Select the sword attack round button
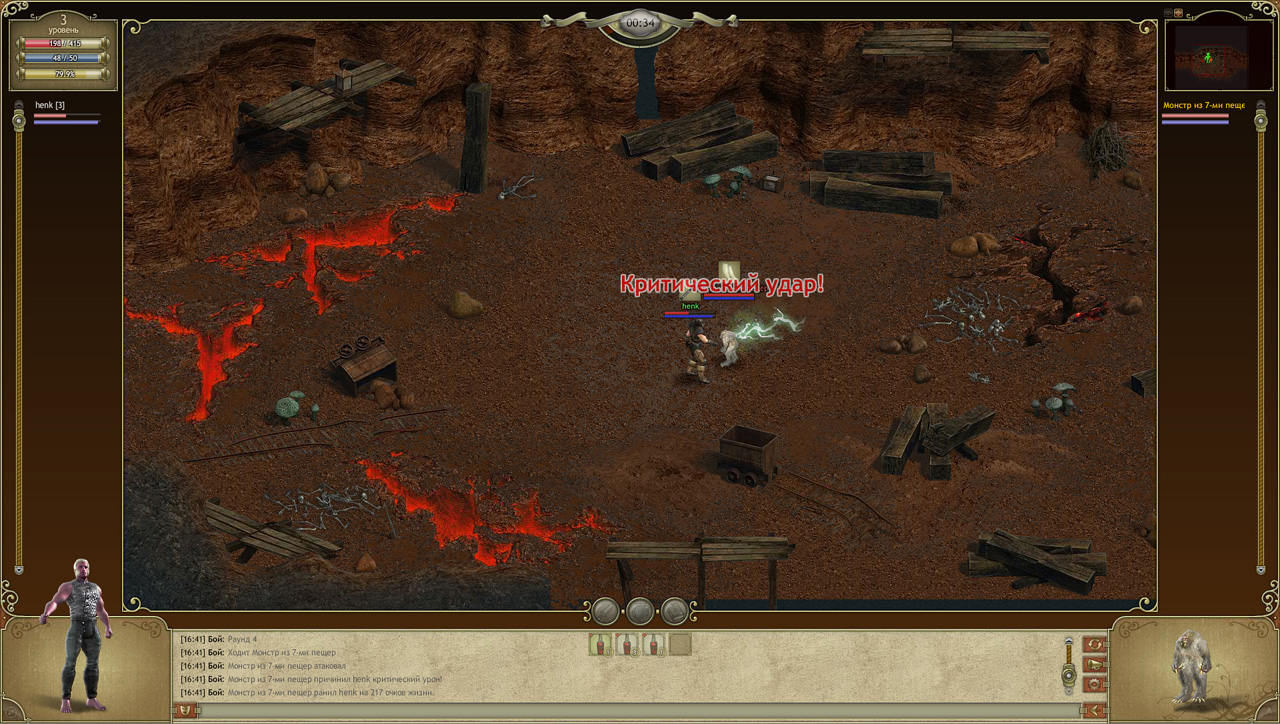The image size is (1280, 724). point(606,611)
